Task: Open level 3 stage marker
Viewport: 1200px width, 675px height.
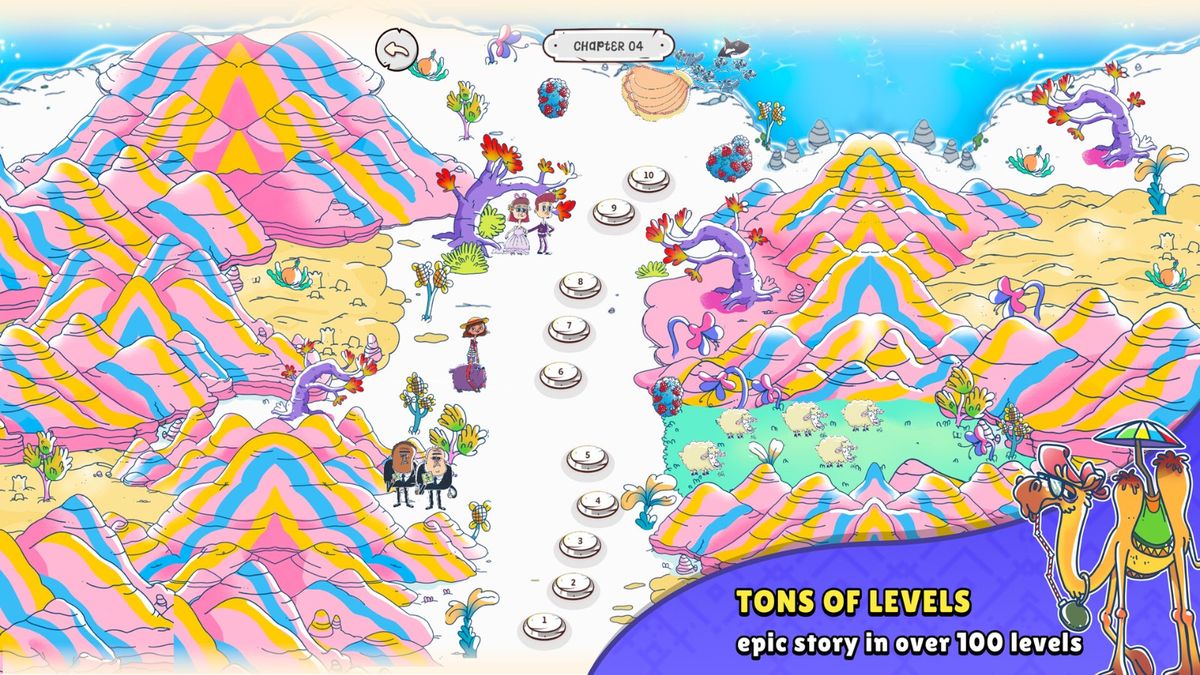Action: 580,543
